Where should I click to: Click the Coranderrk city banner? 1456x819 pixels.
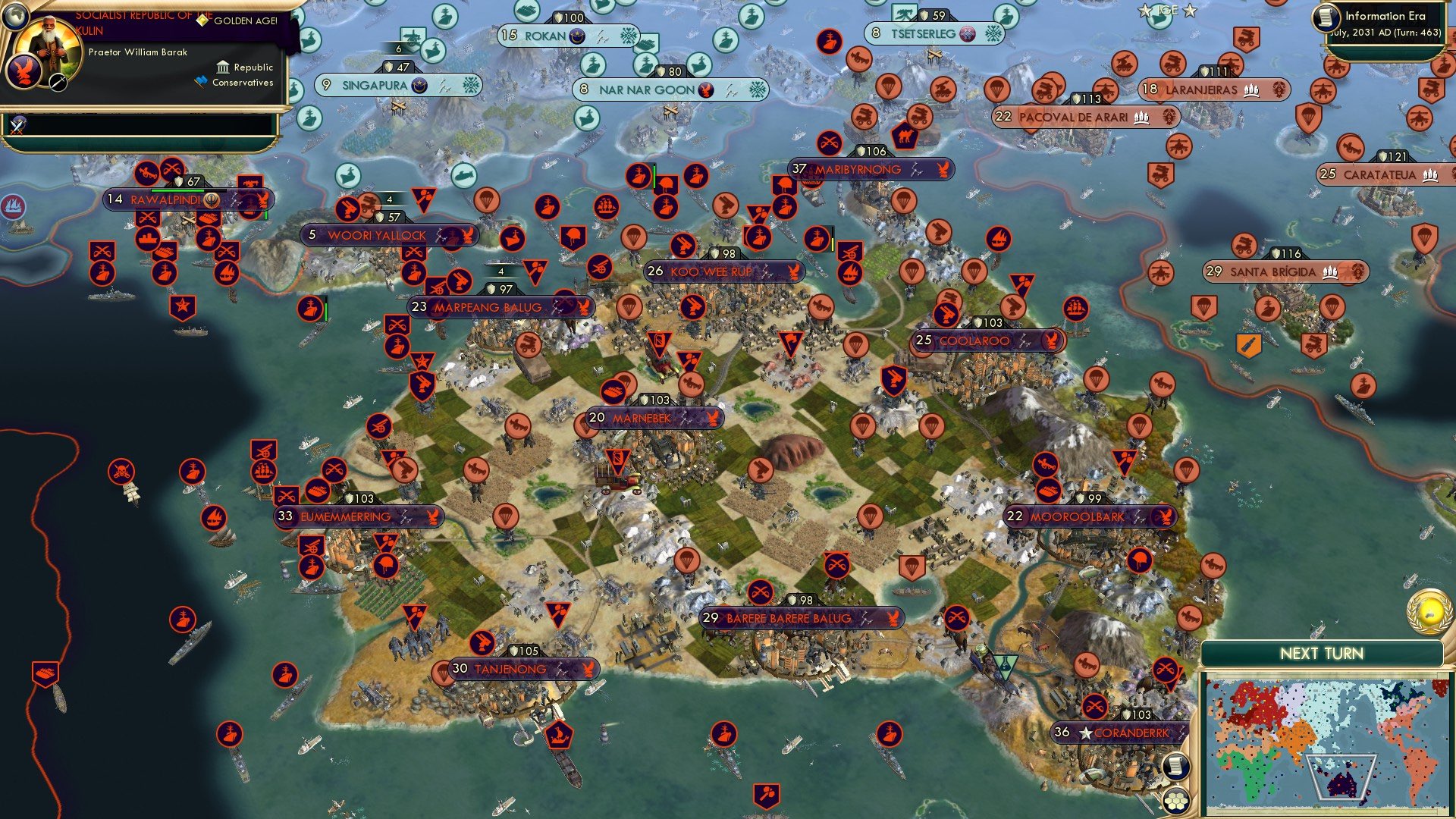point(1119,734)
